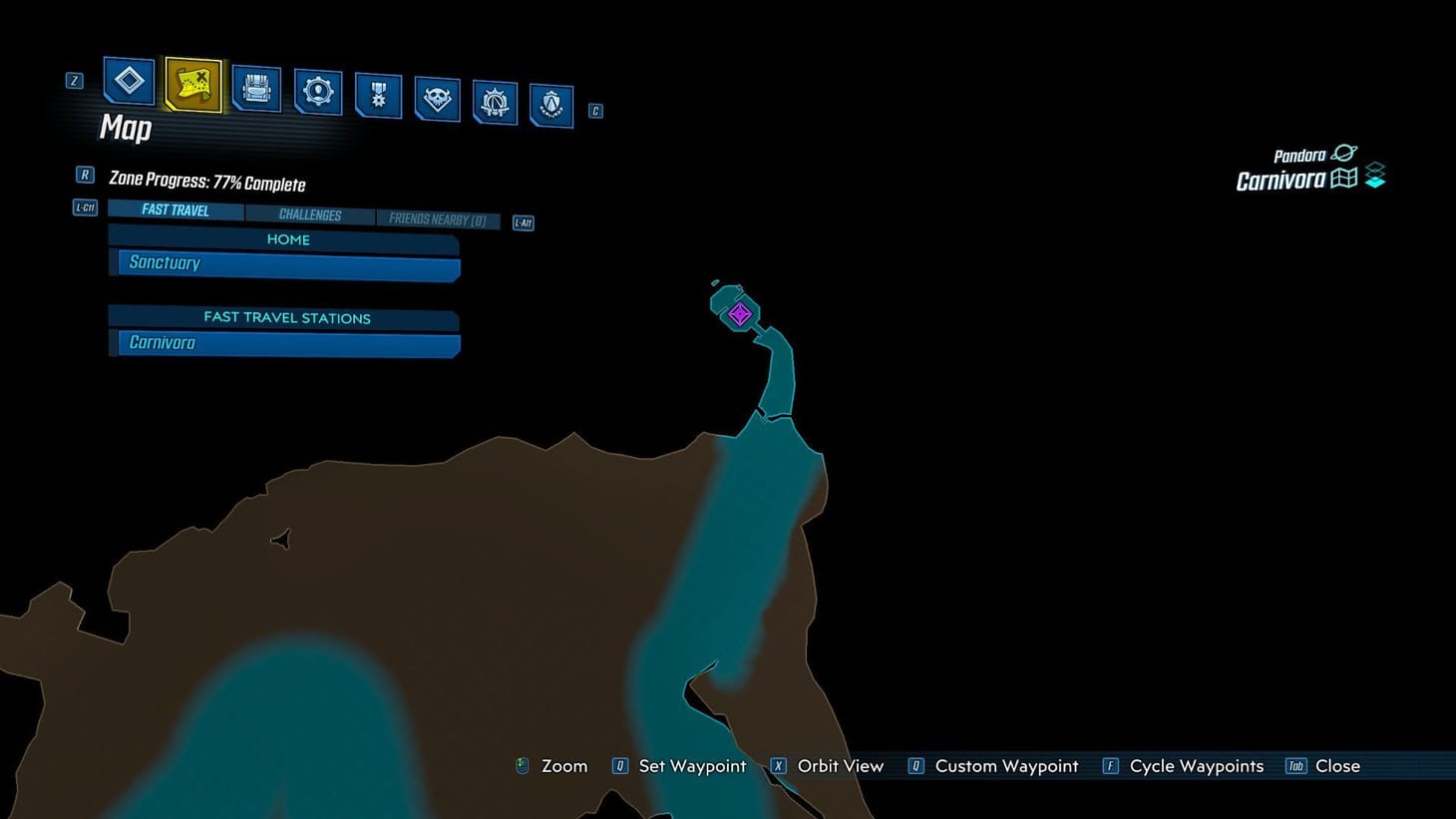Select the Fast Travel tab

click(175, 209)
